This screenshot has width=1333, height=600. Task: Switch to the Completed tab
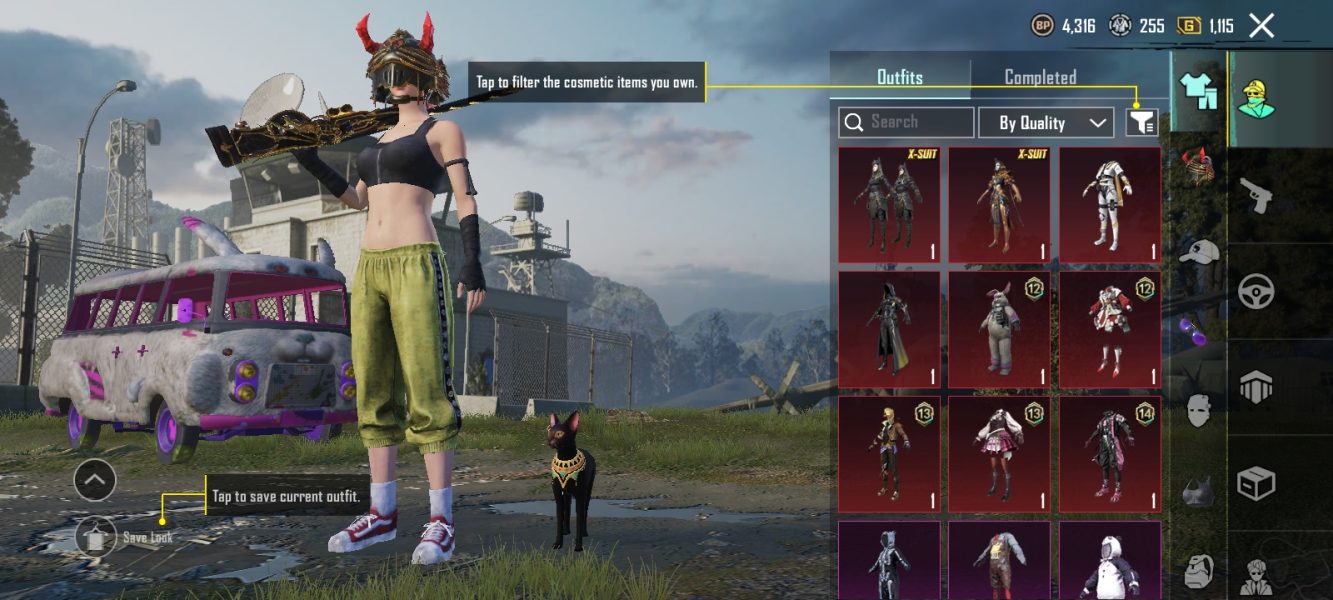1040,77
